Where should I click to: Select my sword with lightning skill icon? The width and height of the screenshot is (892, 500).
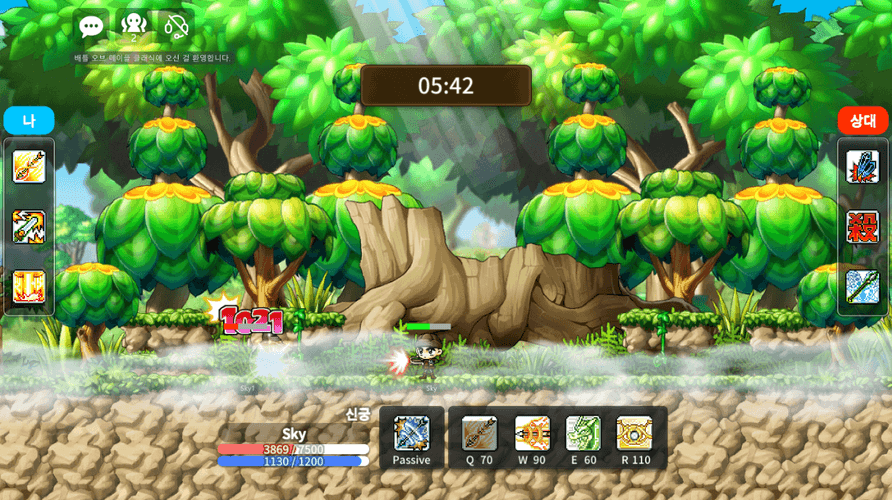click(29, 226)
